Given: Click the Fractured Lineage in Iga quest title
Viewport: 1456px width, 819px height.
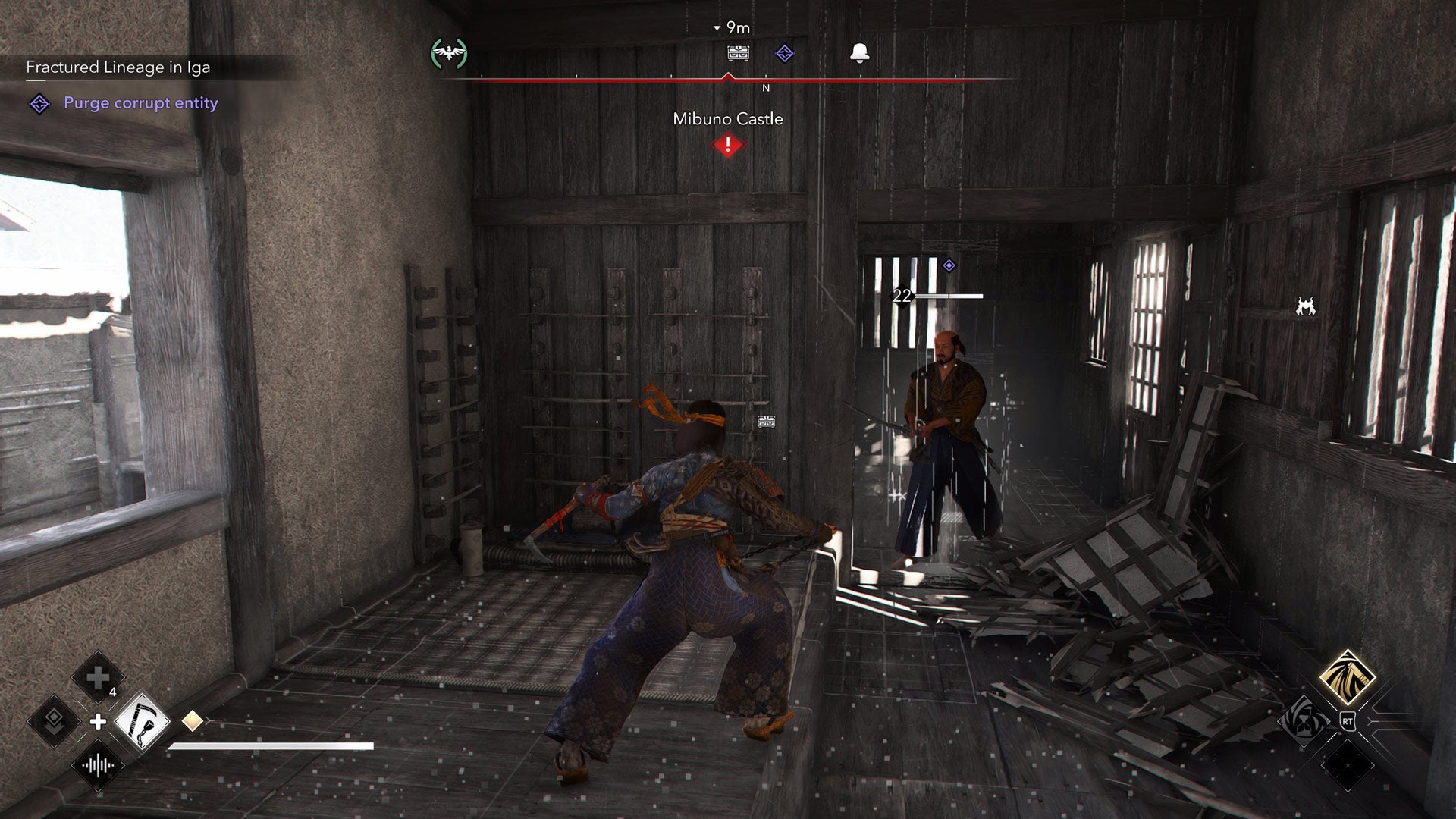Looking at the screenshot, I should pyautogui.click(x=121, y=67).
